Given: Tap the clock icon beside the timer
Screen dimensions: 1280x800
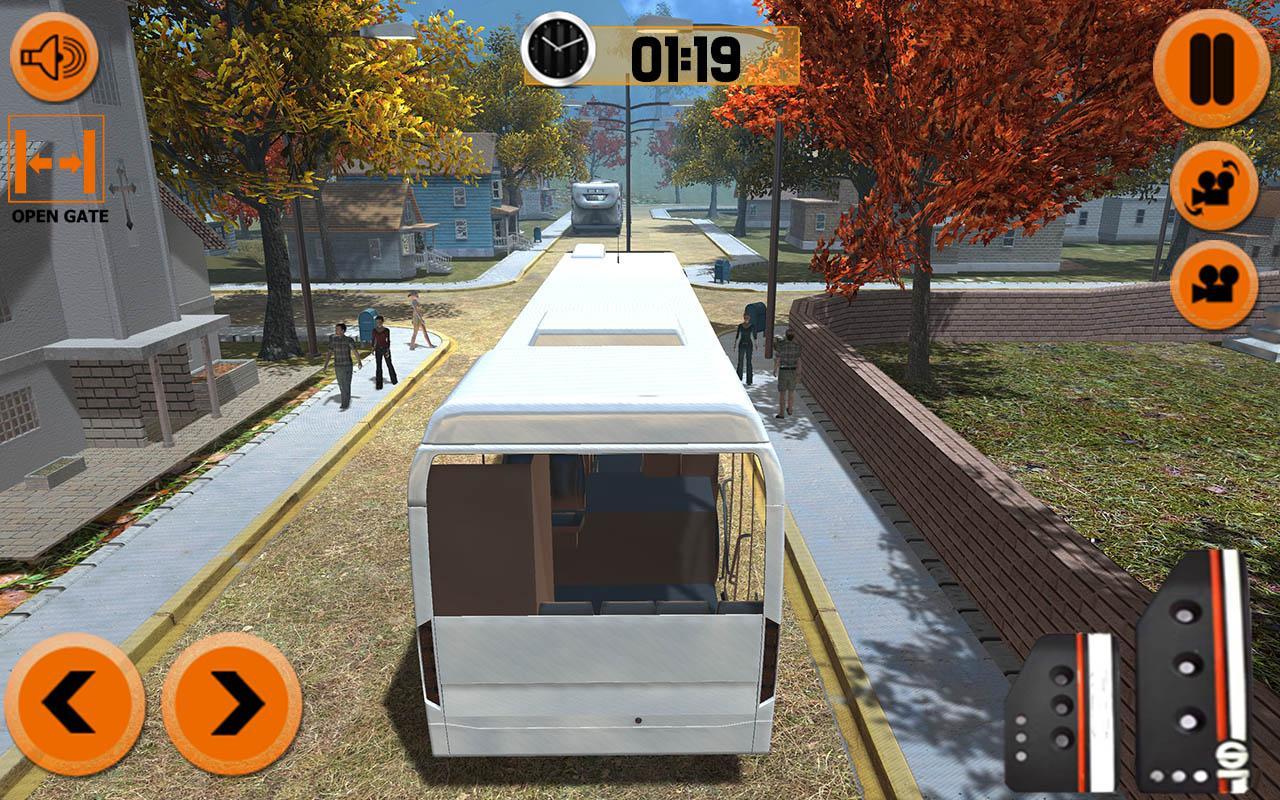Looking at the screenshot, I should (557, 48).
